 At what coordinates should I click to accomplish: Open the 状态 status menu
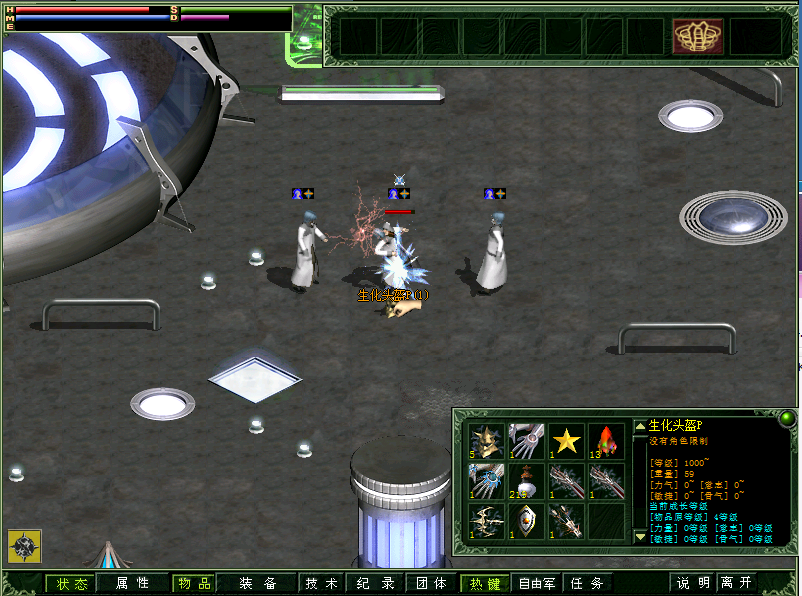[72, 583]
